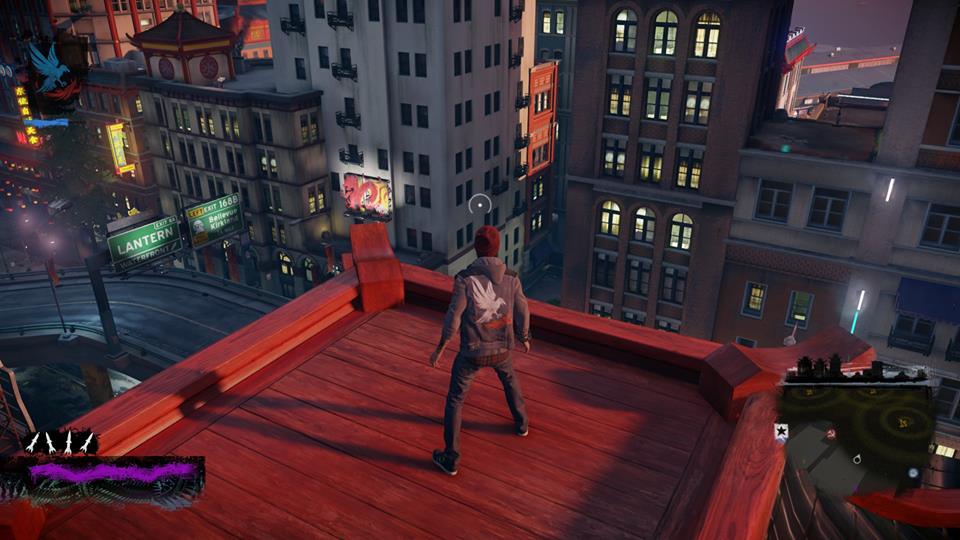
Task: Click the red hammer-and-sickle minimap marker
Action: [x=830, y=433]
